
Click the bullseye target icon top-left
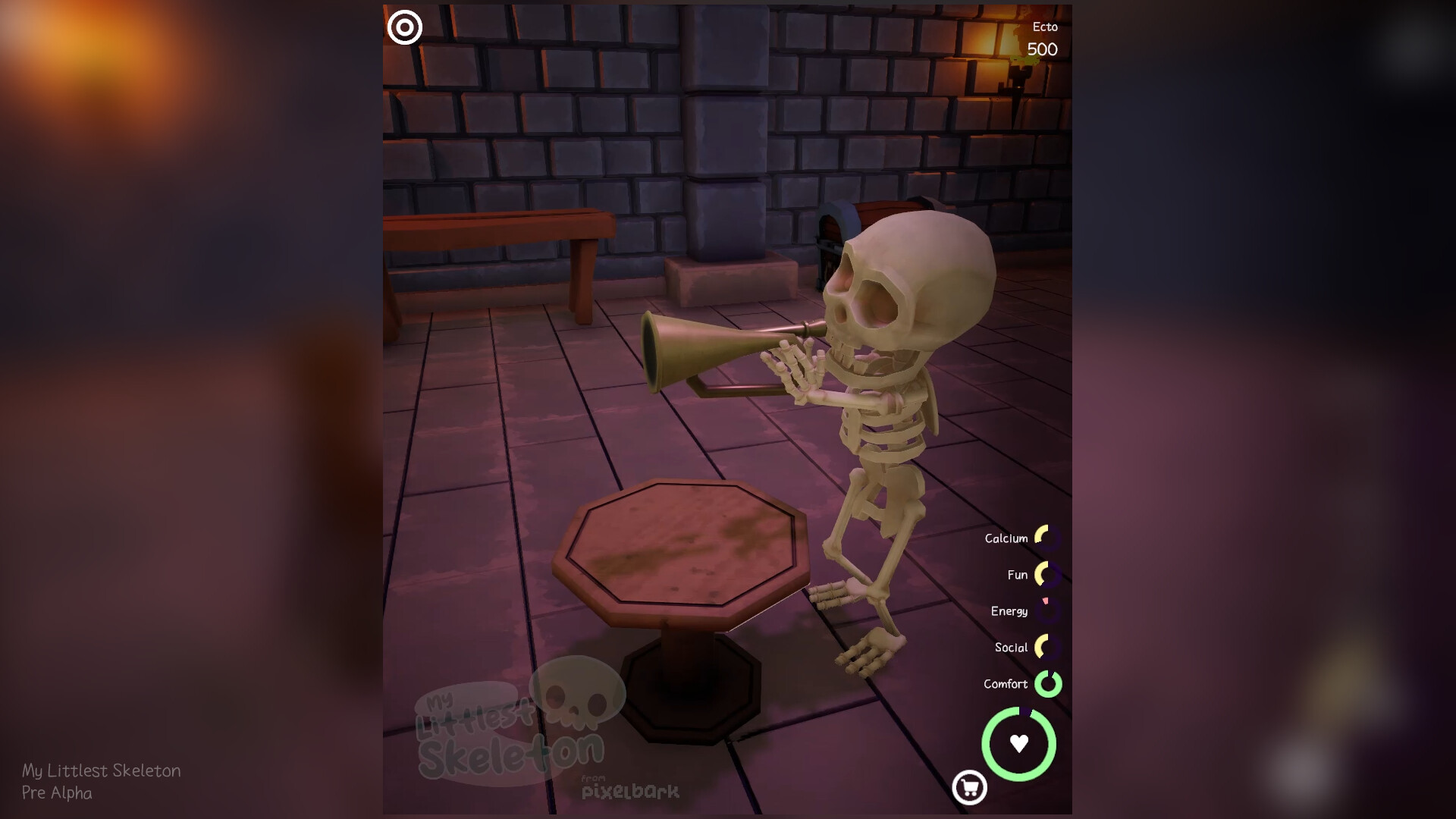coord(405,27)
